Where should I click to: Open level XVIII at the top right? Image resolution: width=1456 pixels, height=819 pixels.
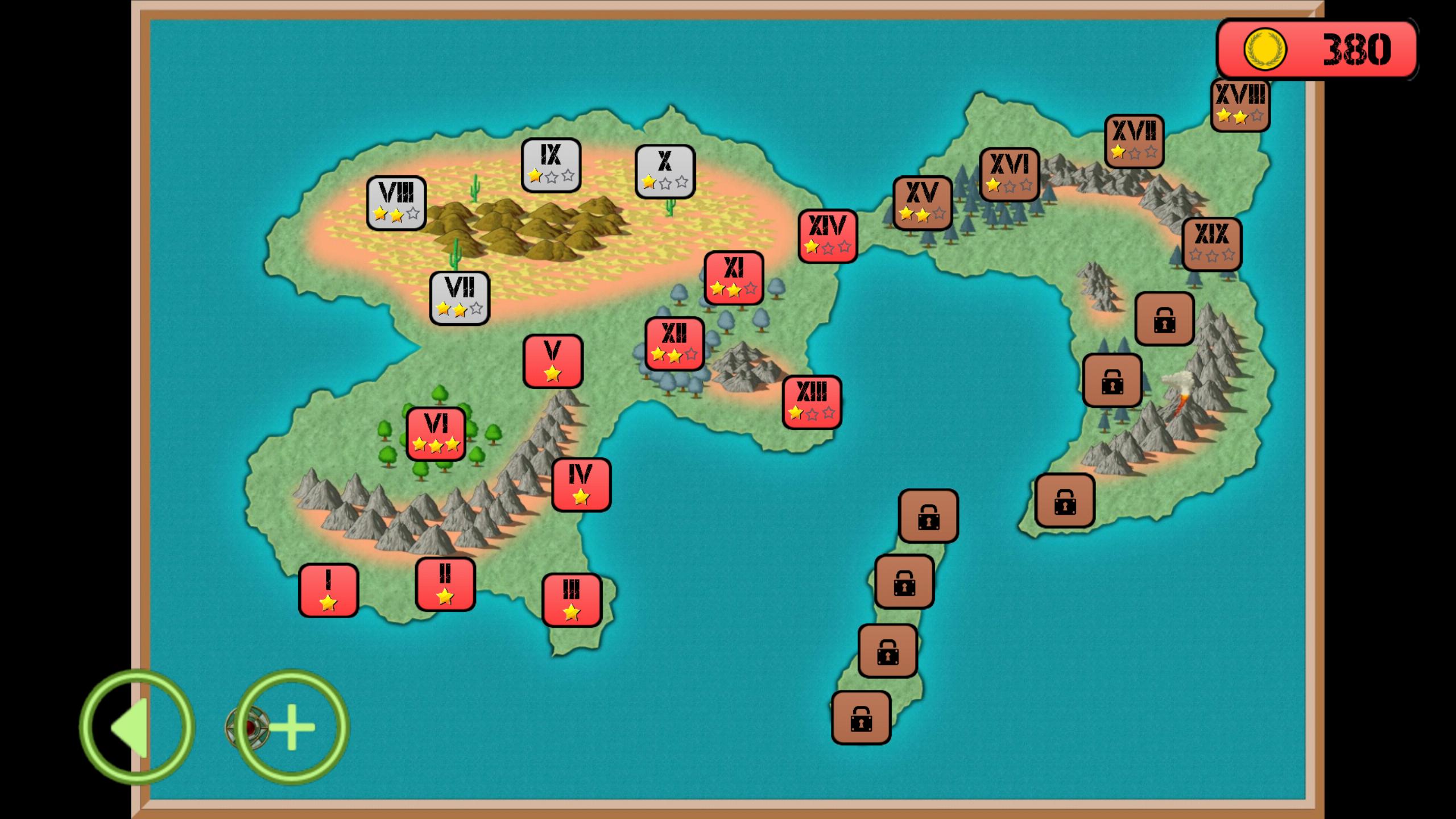[1242, 104]
